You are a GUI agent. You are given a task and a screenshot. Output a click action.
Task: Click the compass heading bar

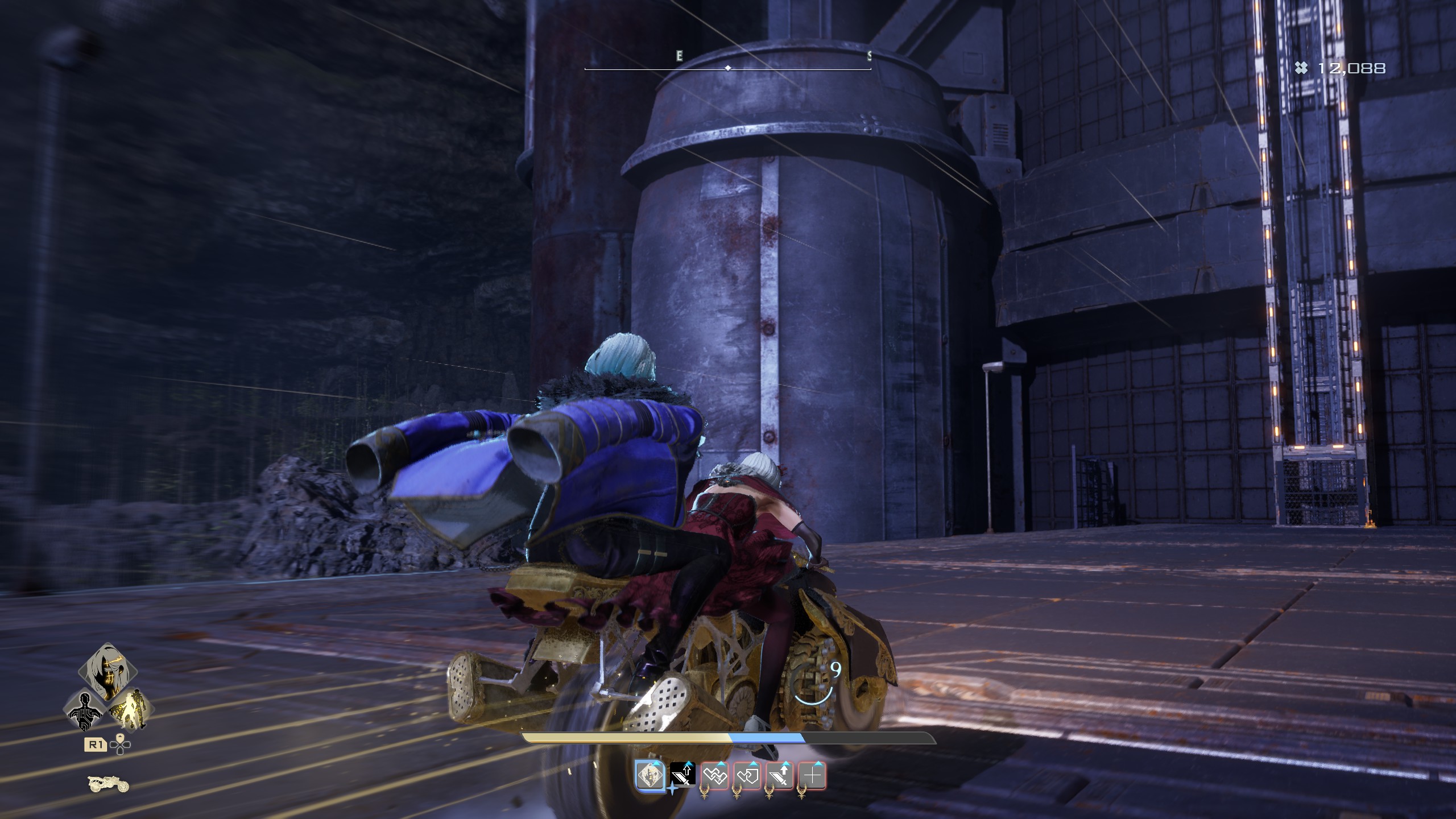pos(728,68)
